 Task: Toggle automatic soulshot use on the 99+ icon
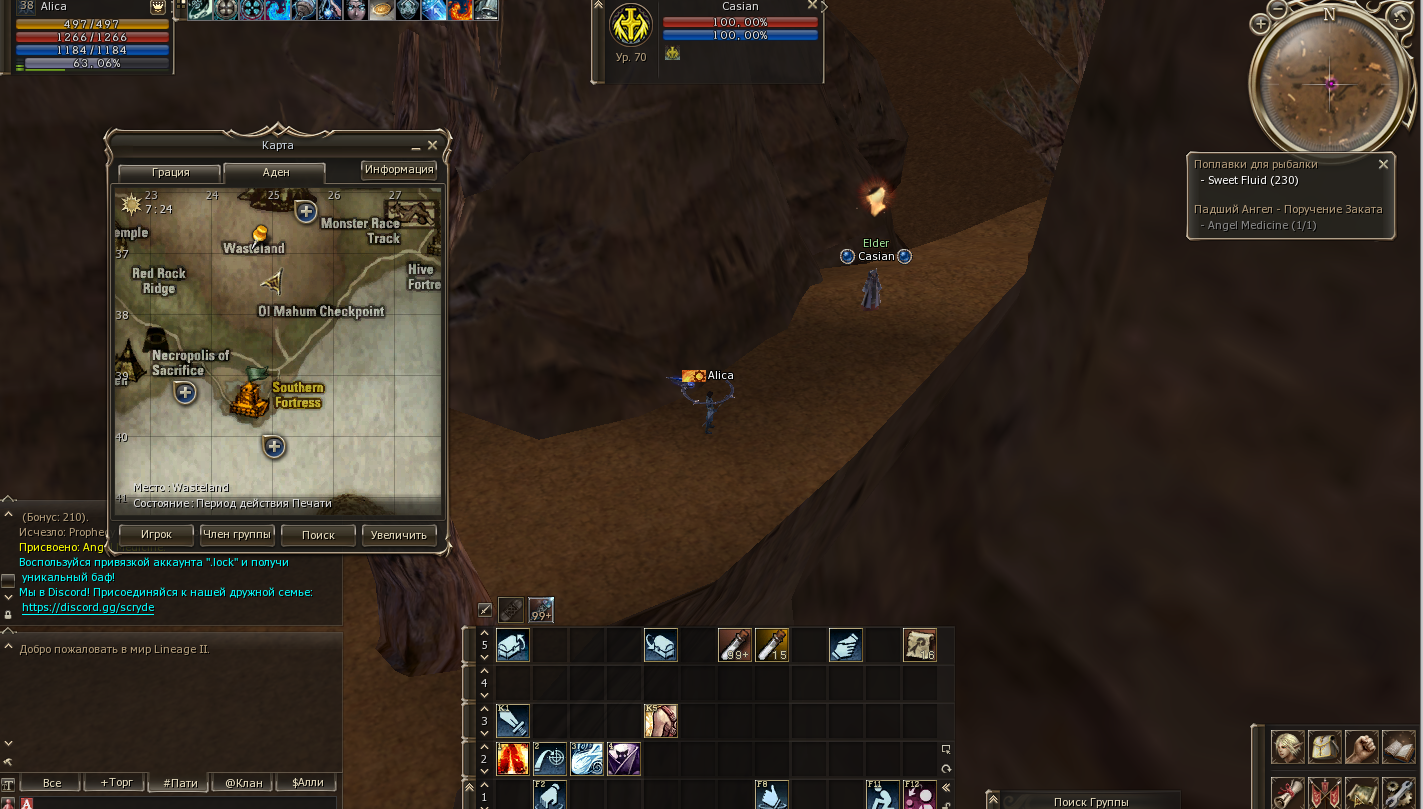(x=540, y=609)
